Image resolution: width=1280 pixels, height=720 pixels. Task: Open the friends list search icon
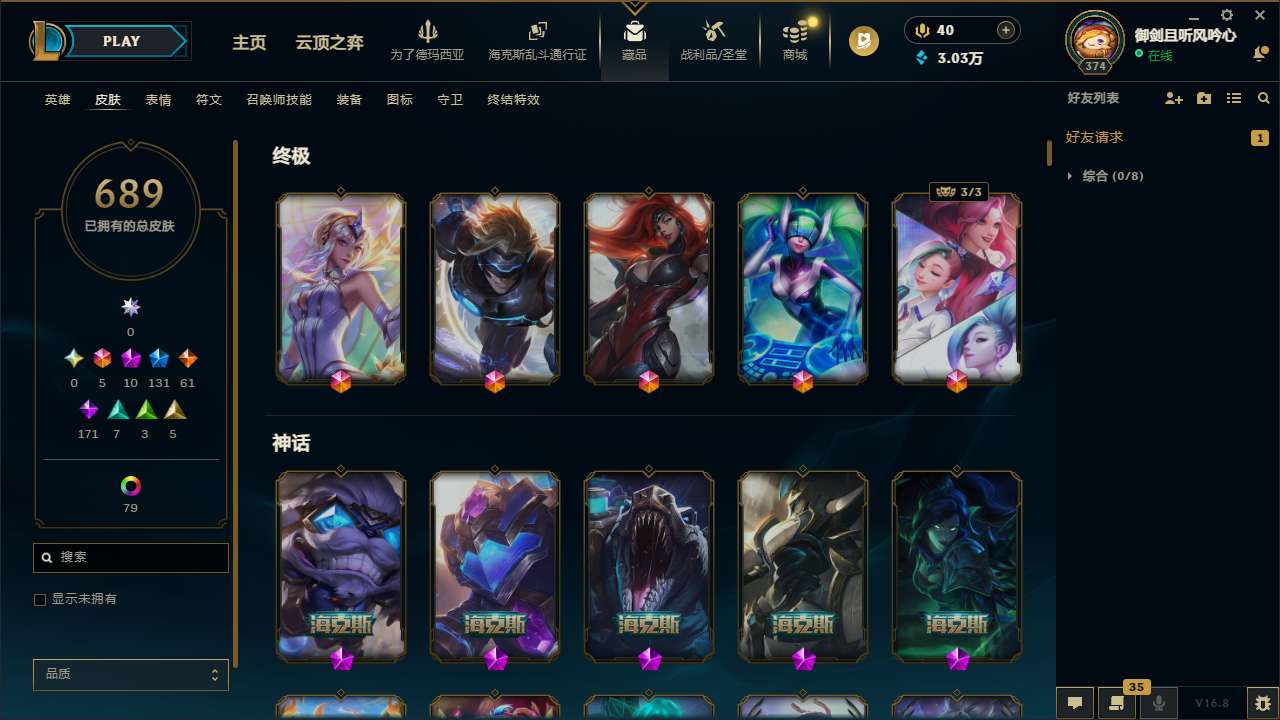pyautogui.click(x=1264, y=98)
